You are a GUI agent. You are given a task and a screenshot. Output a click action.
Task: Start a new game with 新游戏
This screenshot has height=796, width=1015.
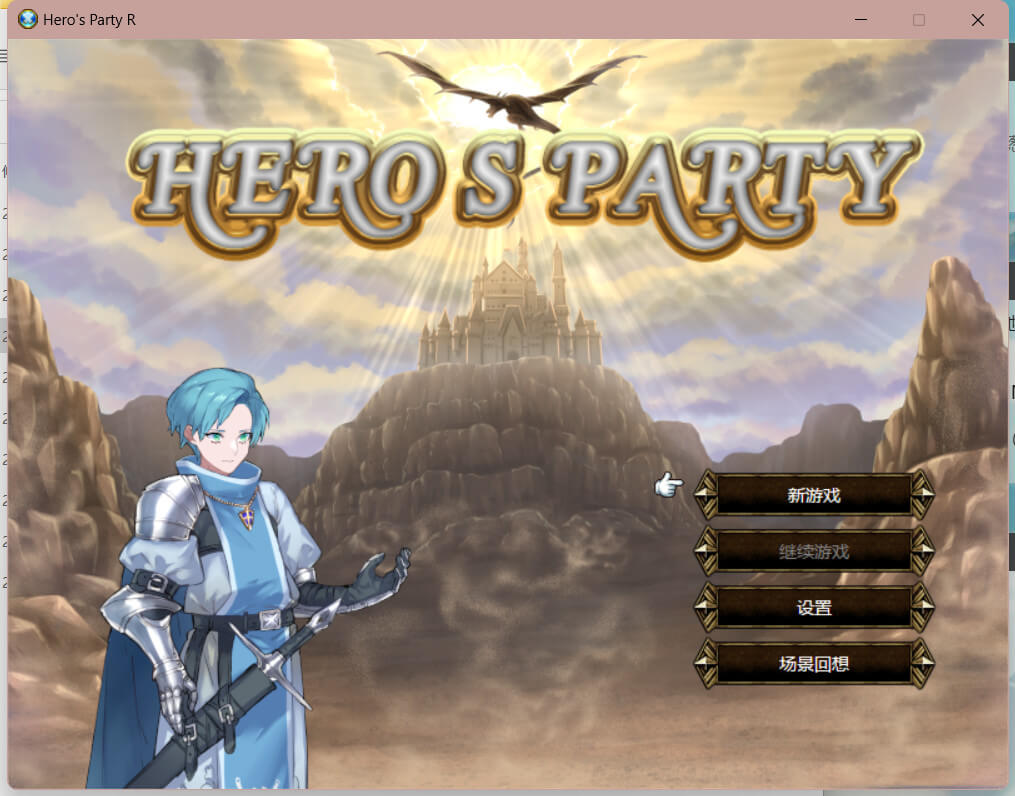coord(814,495)
